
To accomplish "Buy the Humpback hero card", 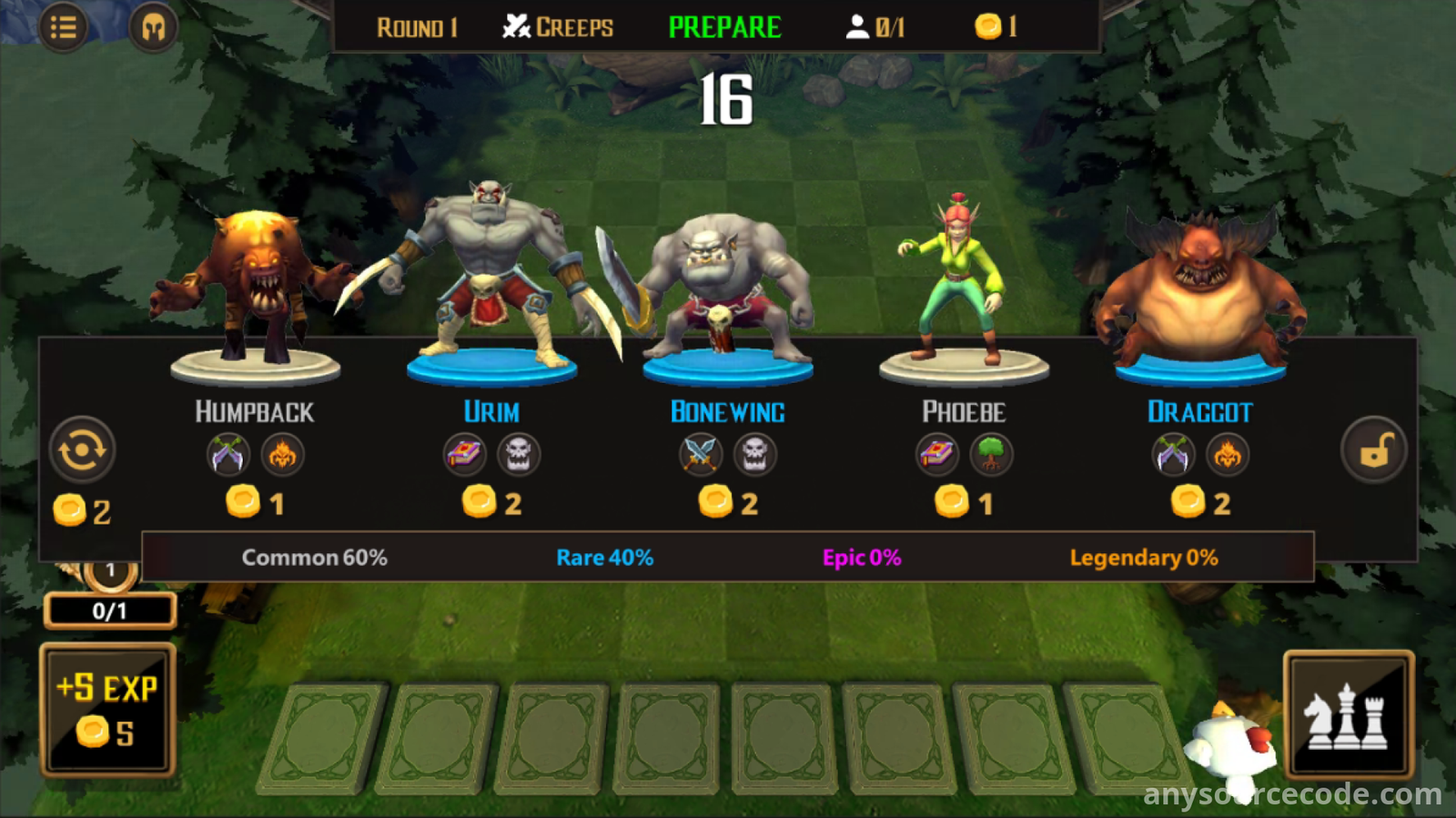I will 255,364.
